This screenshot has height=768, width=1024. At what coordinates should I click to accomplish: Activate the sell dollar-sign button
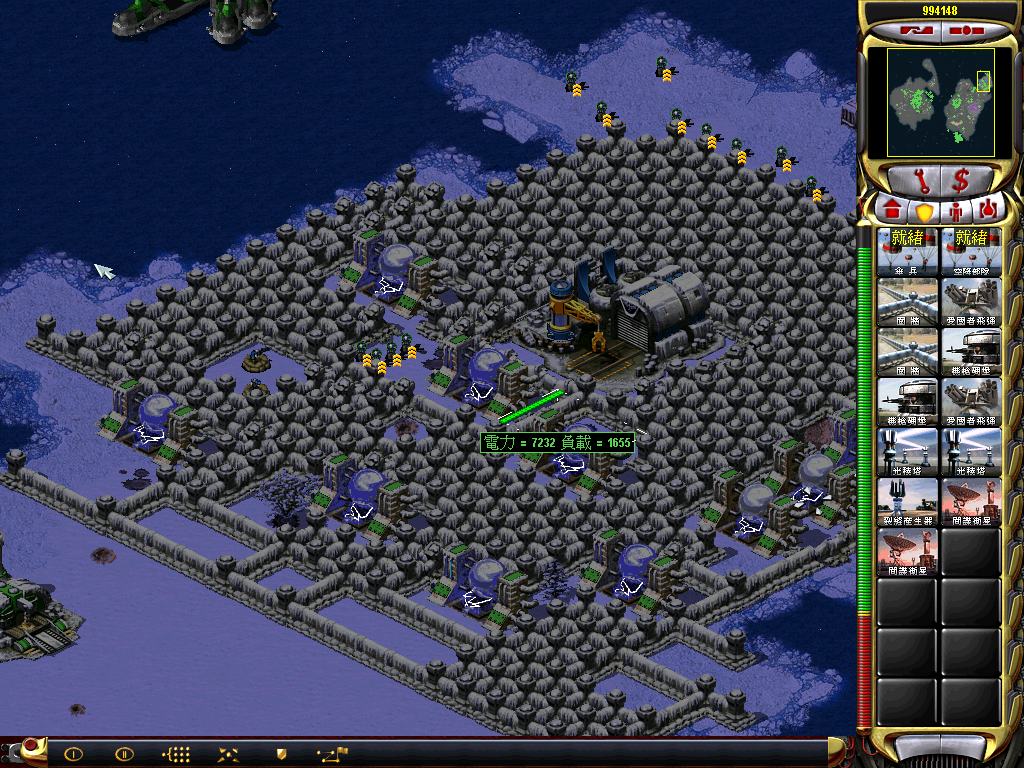(961, 181)
